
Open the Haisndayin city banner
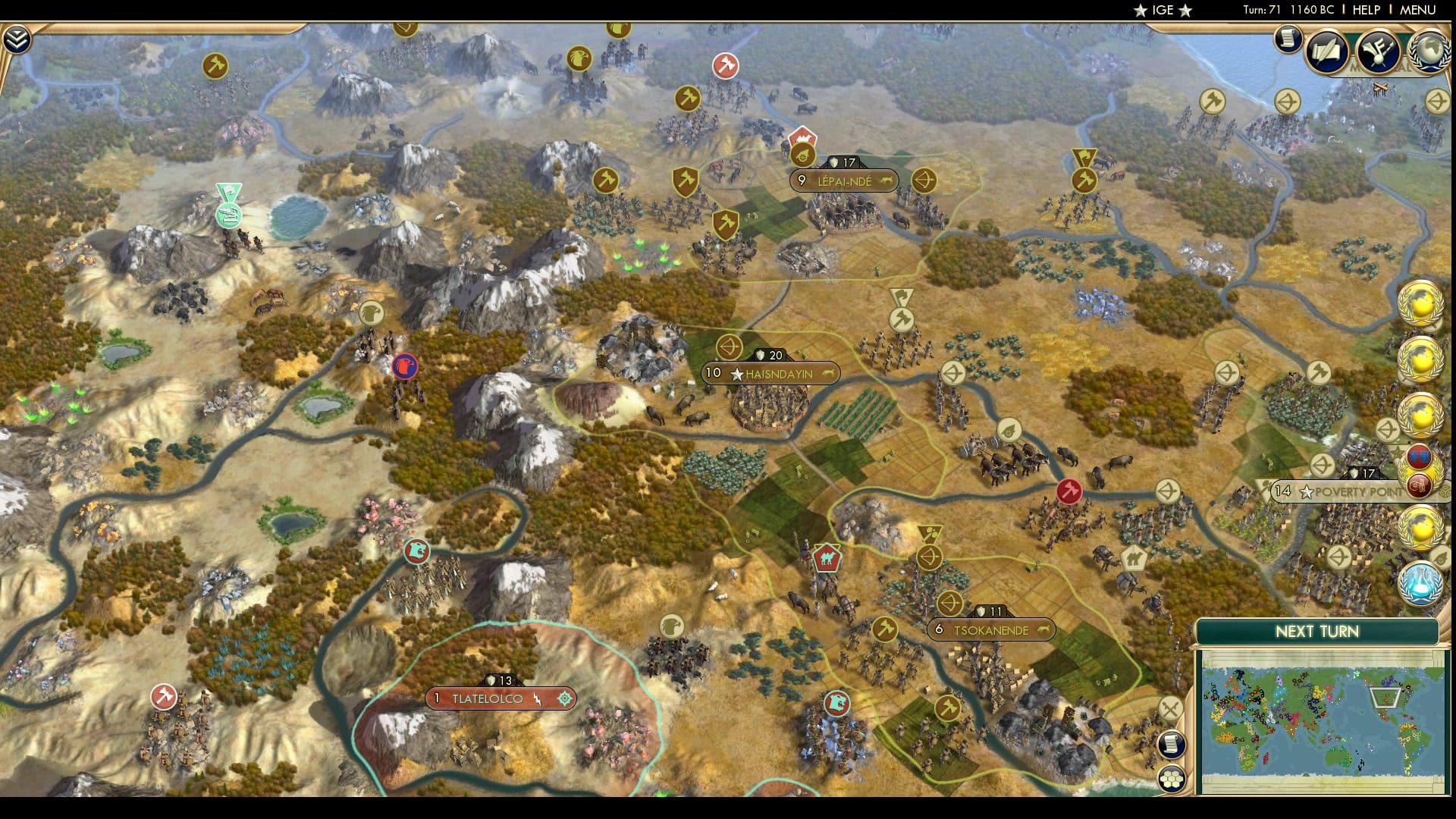point(770,372)
